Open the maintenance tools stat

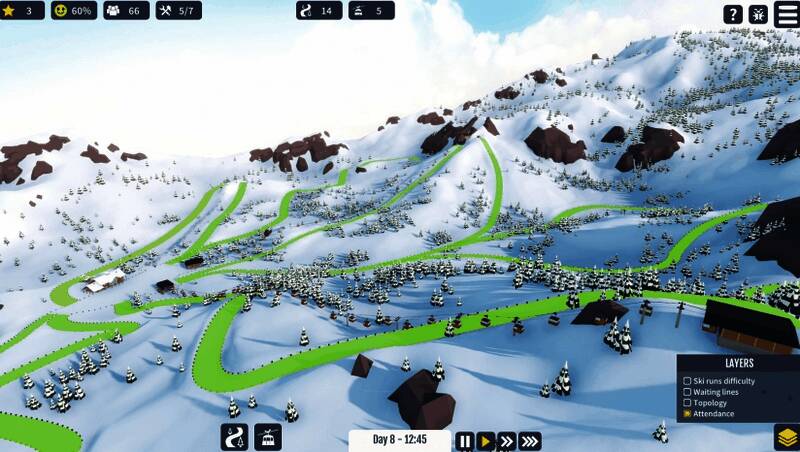click(x=178, y=11)
